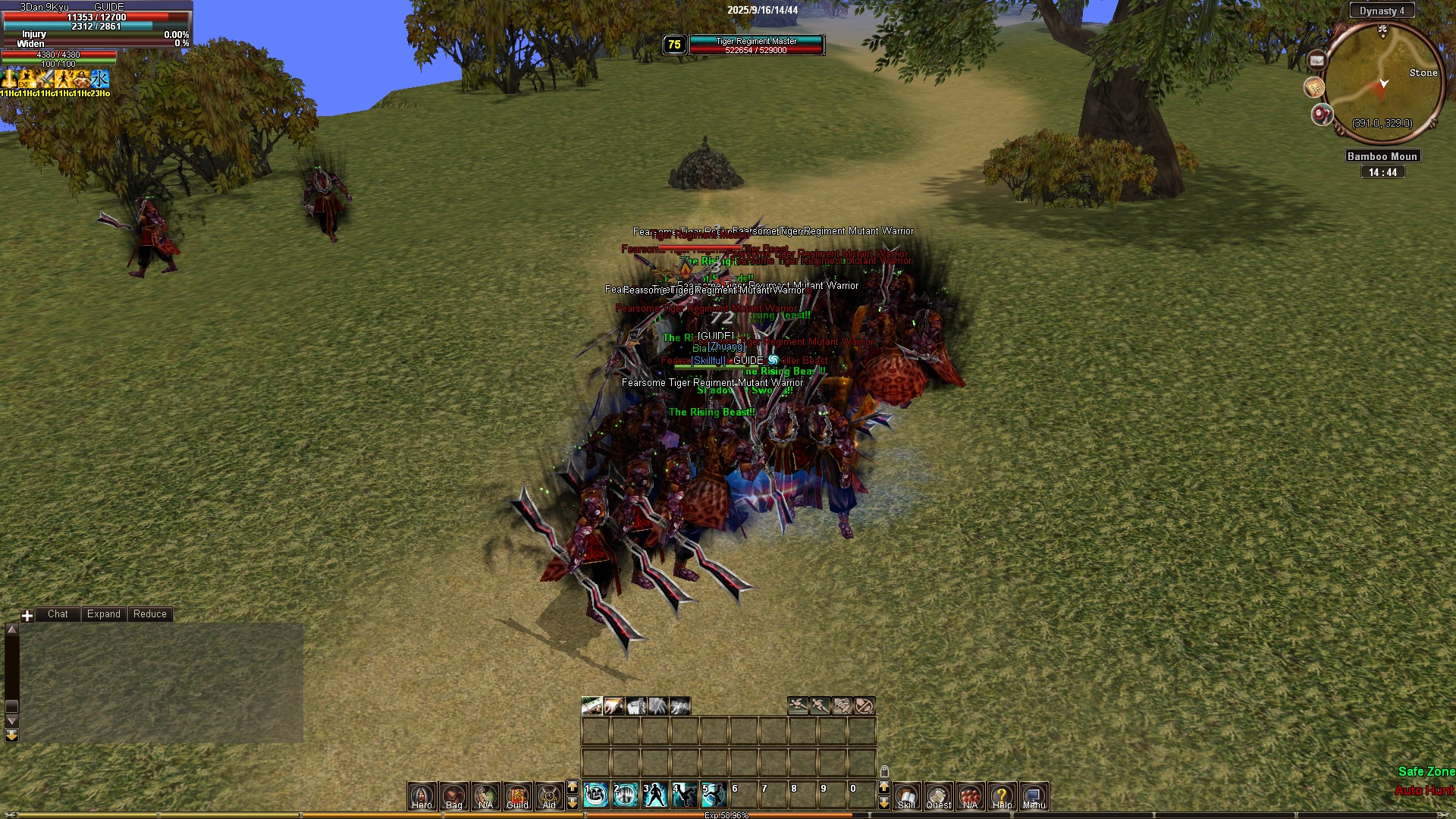The height and width of the screenshot is (819, 1456).
Task: Expand the chat window
Action: tap(103, 614)
